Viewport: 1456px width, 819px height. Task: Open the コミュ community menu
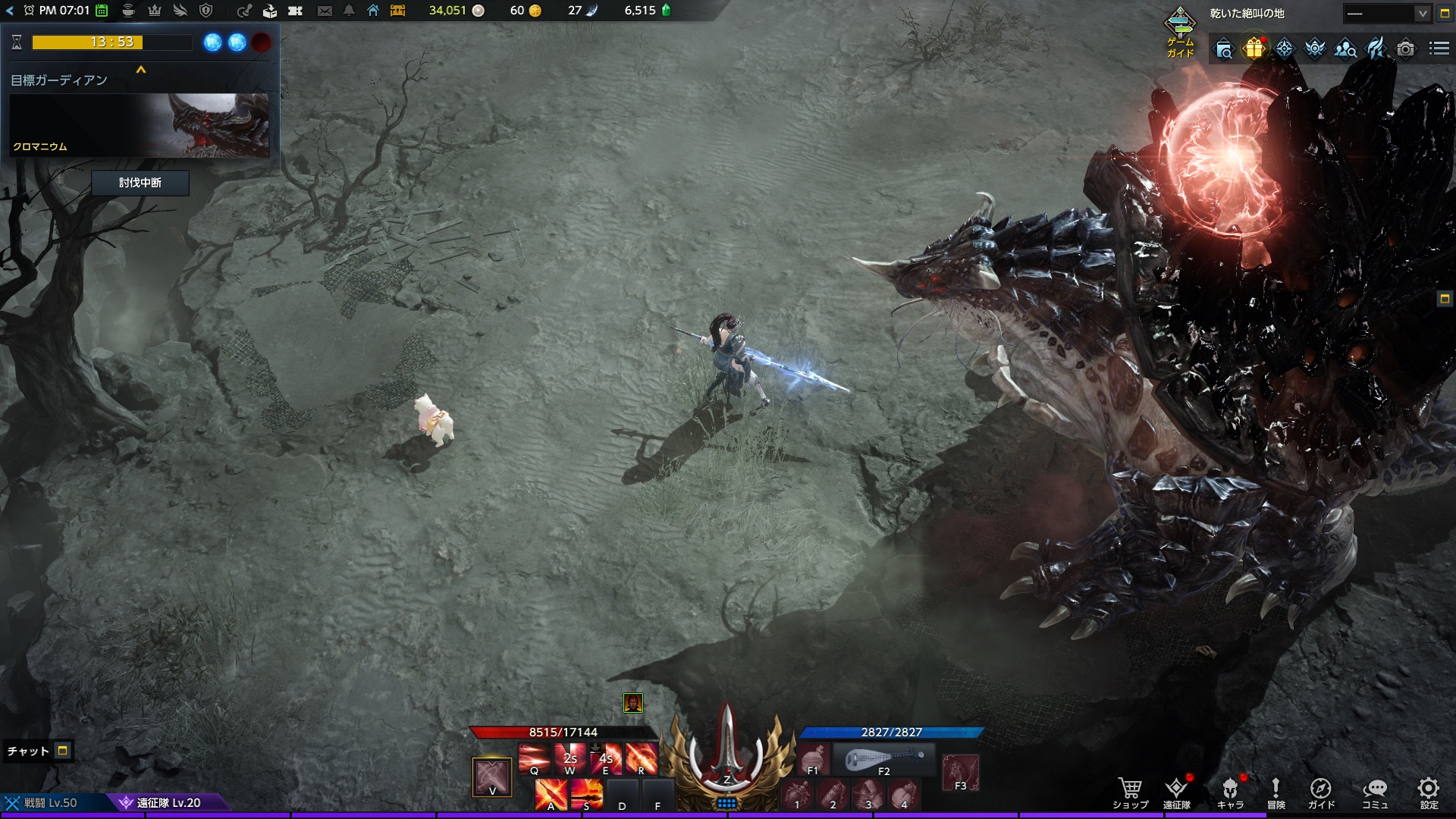click(1375, 792)
